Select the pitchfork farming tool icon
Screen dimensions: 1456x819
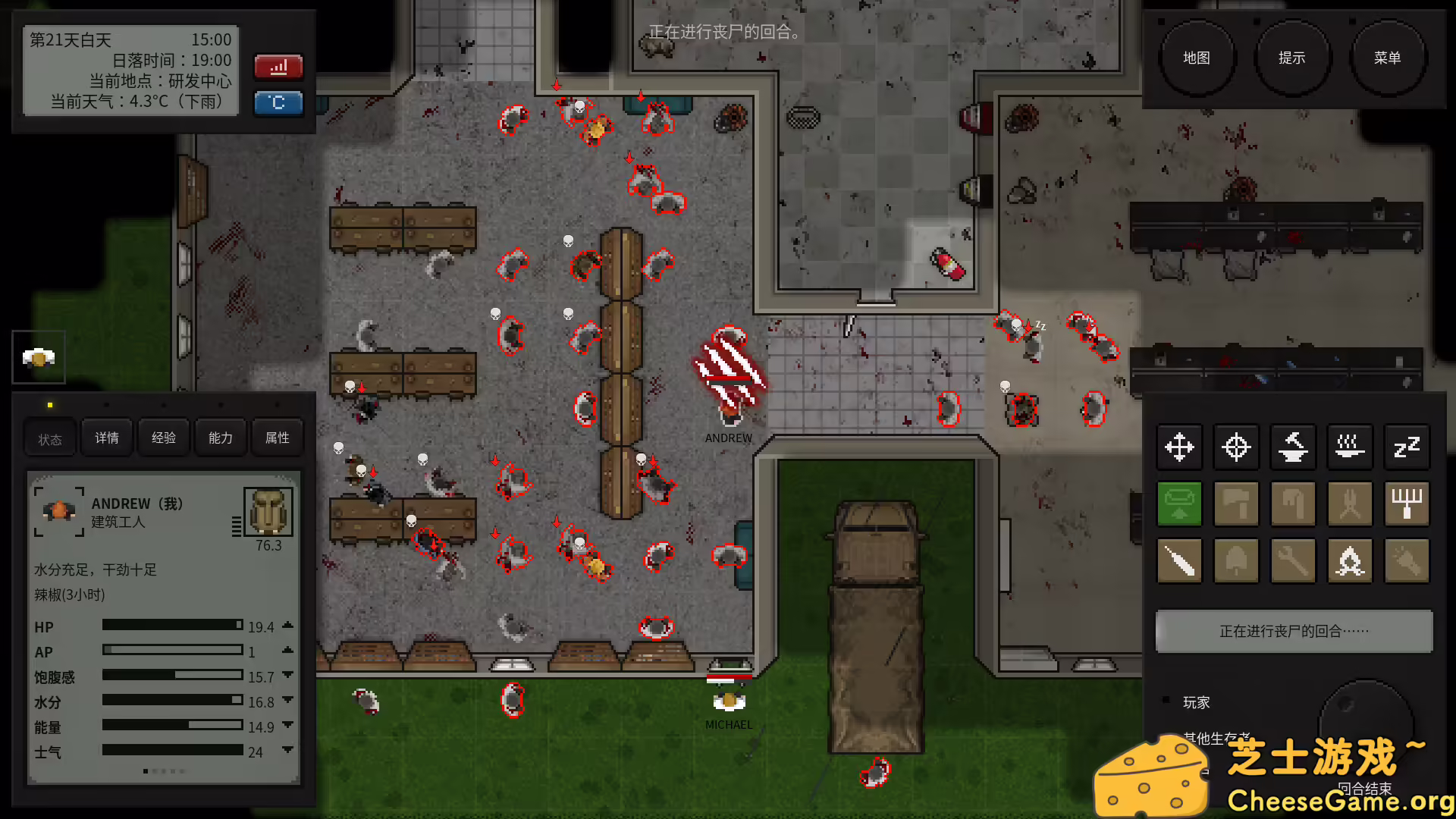(x=1407, y=504)
